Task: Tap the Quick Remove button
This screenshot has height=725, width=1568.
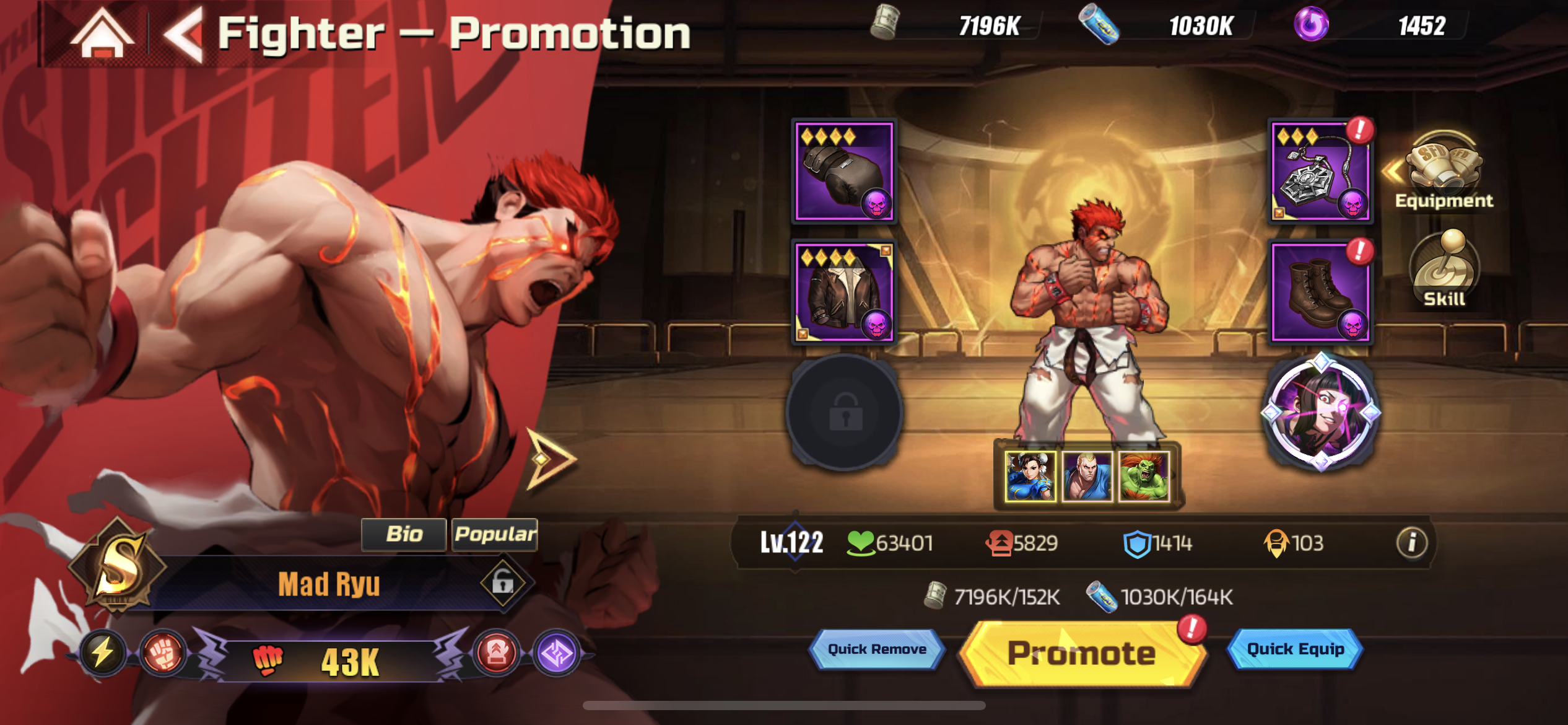Action: click(876, 649)
